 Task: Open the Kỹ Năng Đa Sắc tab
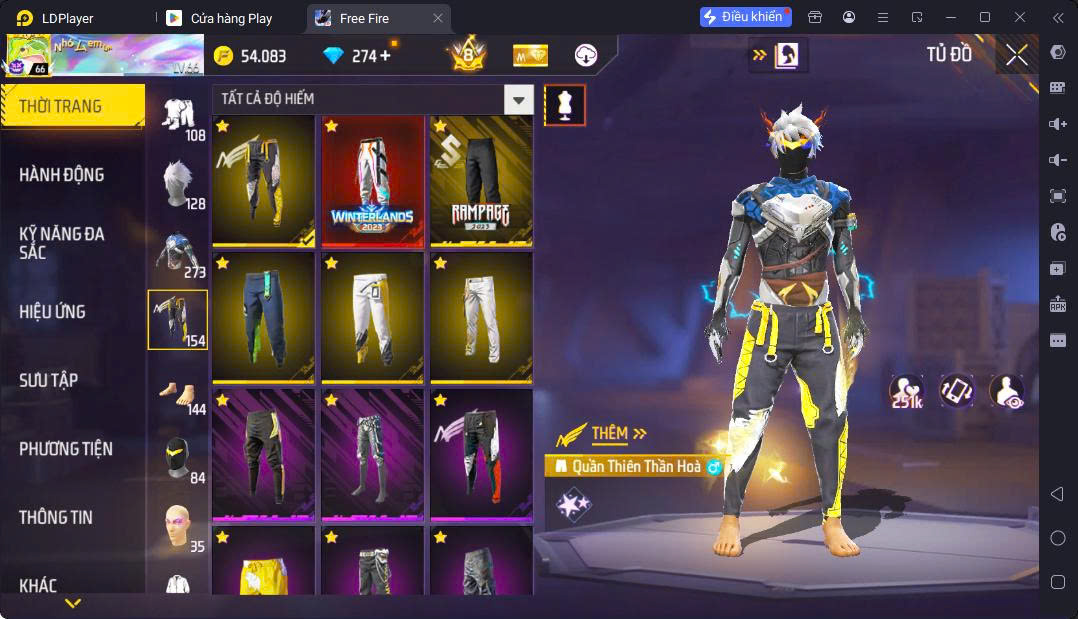click(62, 243)
